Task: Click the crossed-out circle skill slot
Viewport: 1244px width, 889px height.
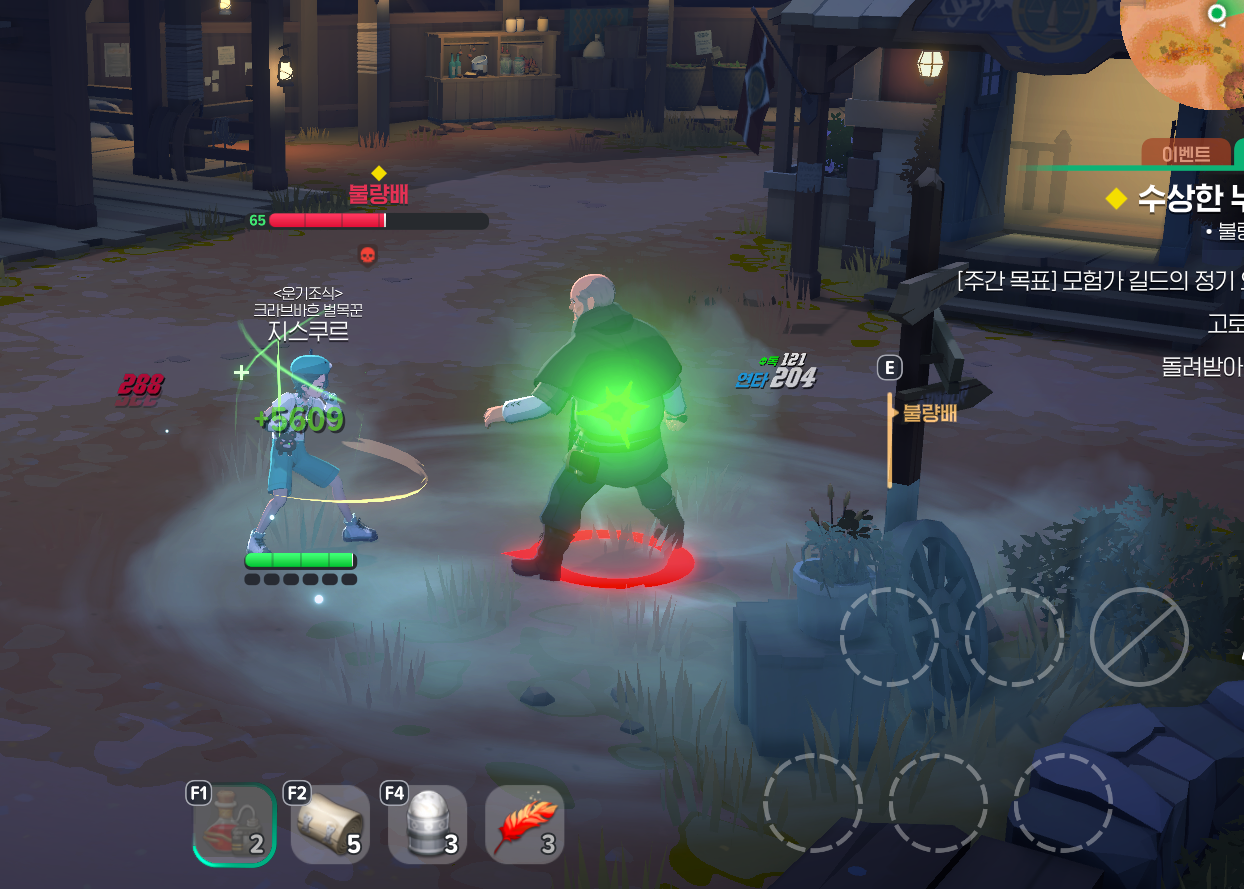Action: (1138, 636)
